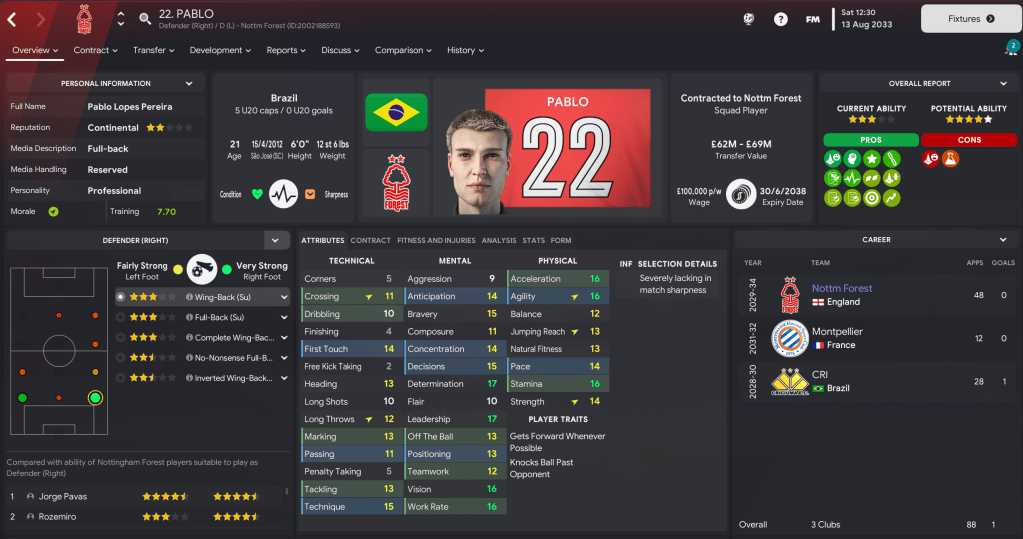
Task: Open Nottm Forest in career history
Action: pos(842,288)
